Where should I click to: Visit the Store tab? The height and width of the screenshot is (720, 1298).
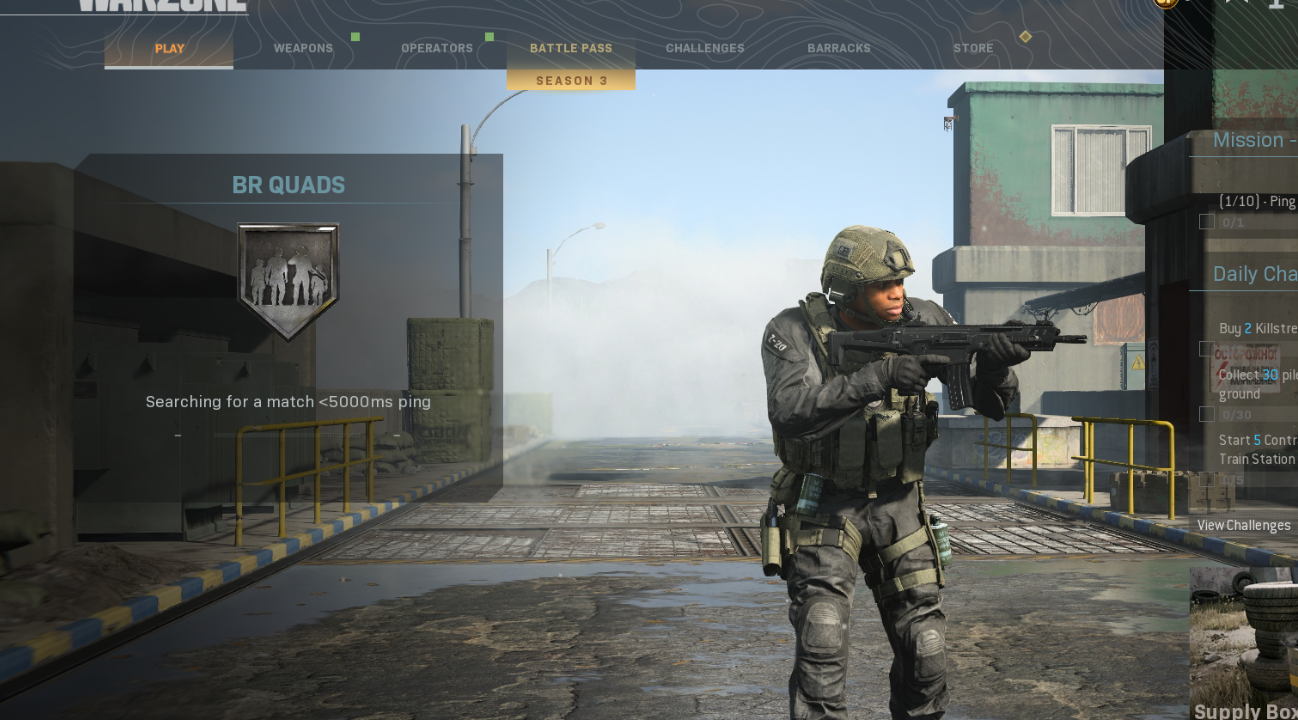click(x=973, y=48)
